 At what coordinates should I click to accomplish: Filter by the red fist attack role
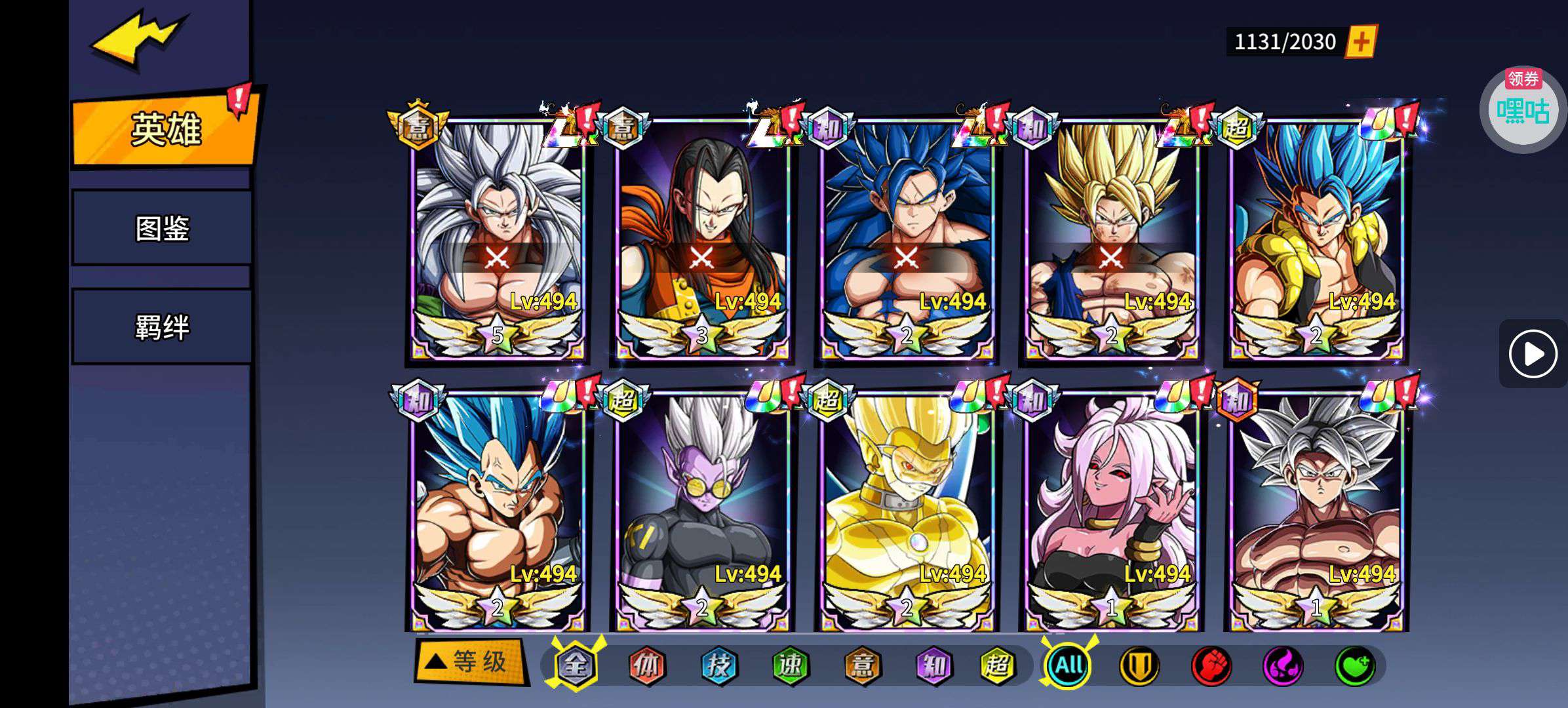pos(1211,666)
